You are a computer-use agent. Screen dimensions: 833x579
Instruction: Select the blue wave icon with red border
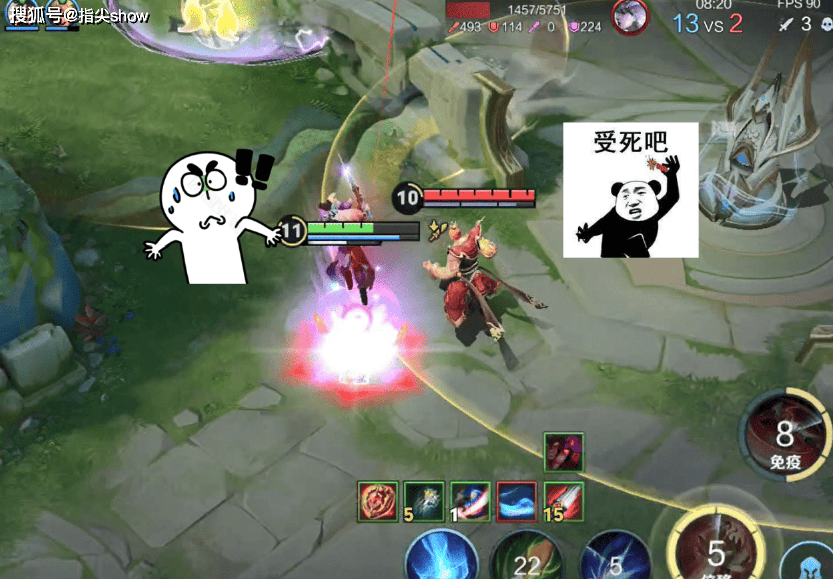pos(517,499)
